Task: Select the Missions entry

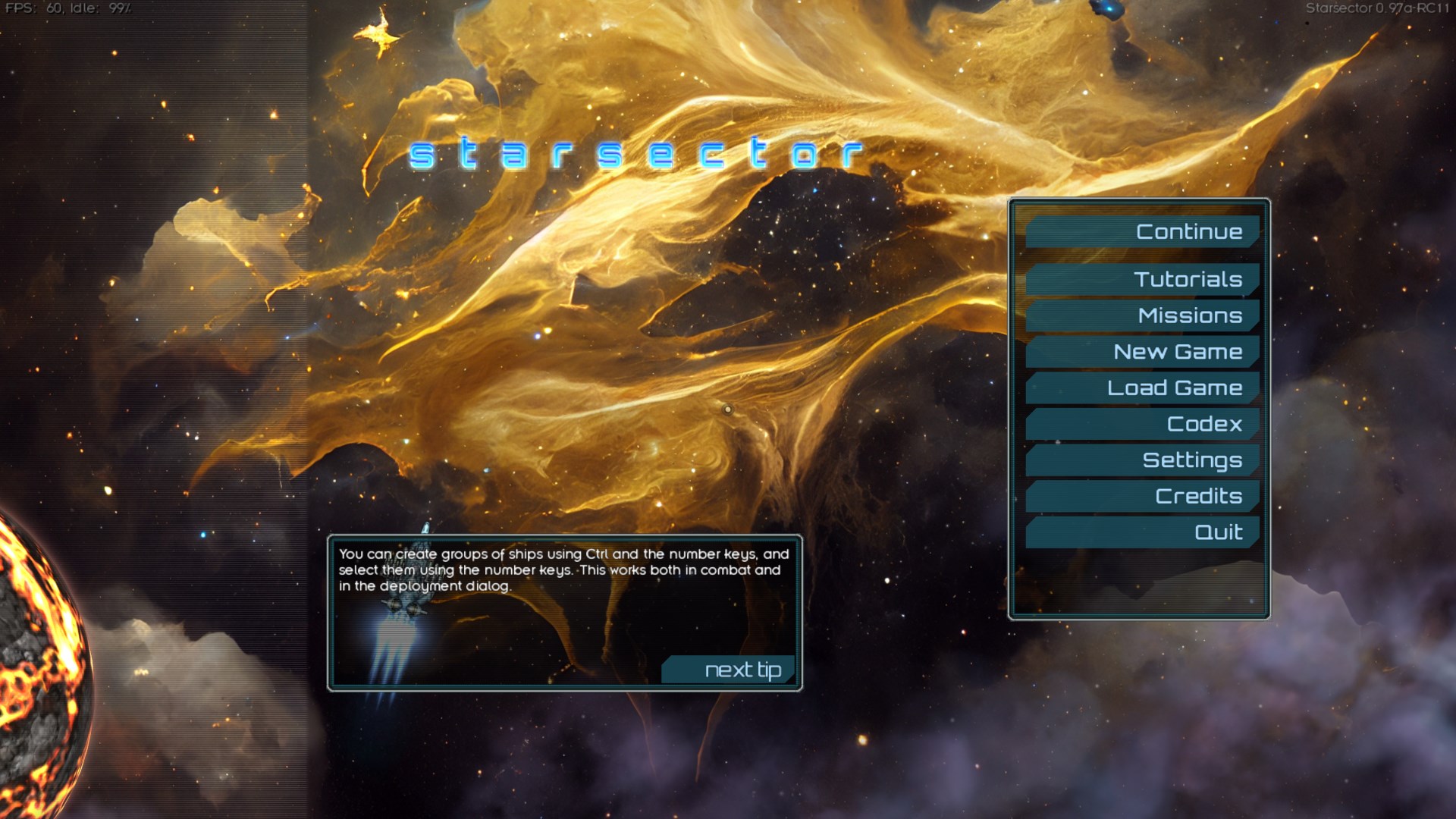Action: click(x=1143, y=315)
